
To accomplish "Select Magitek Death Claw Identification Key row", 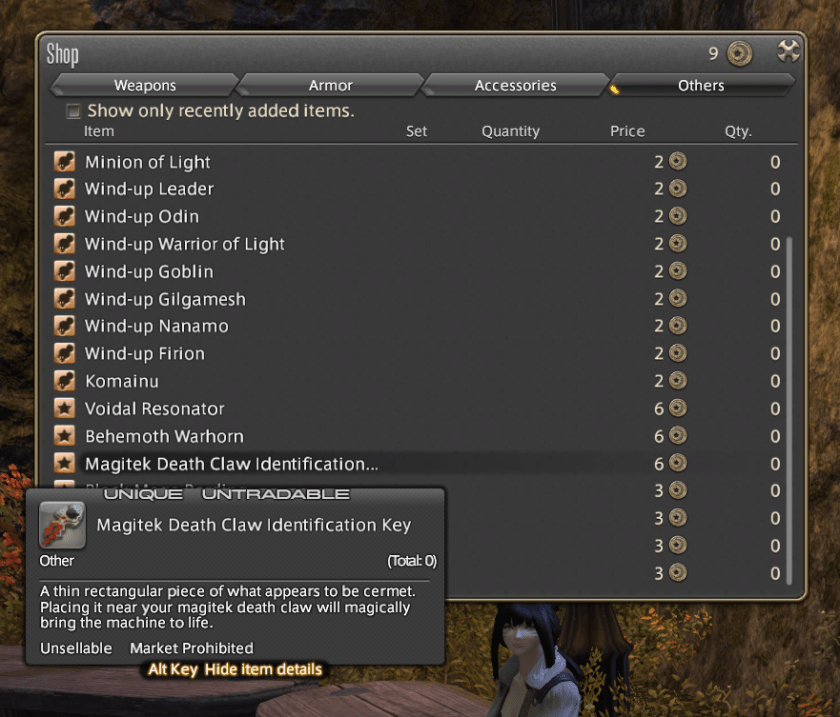I will tap(231, 463).
